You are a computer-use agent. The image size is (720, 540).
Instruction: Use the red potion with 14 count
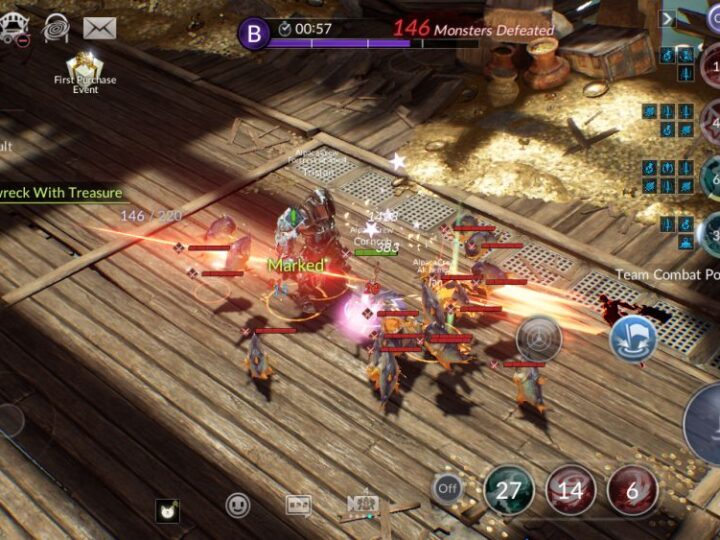tap(570, 490)
